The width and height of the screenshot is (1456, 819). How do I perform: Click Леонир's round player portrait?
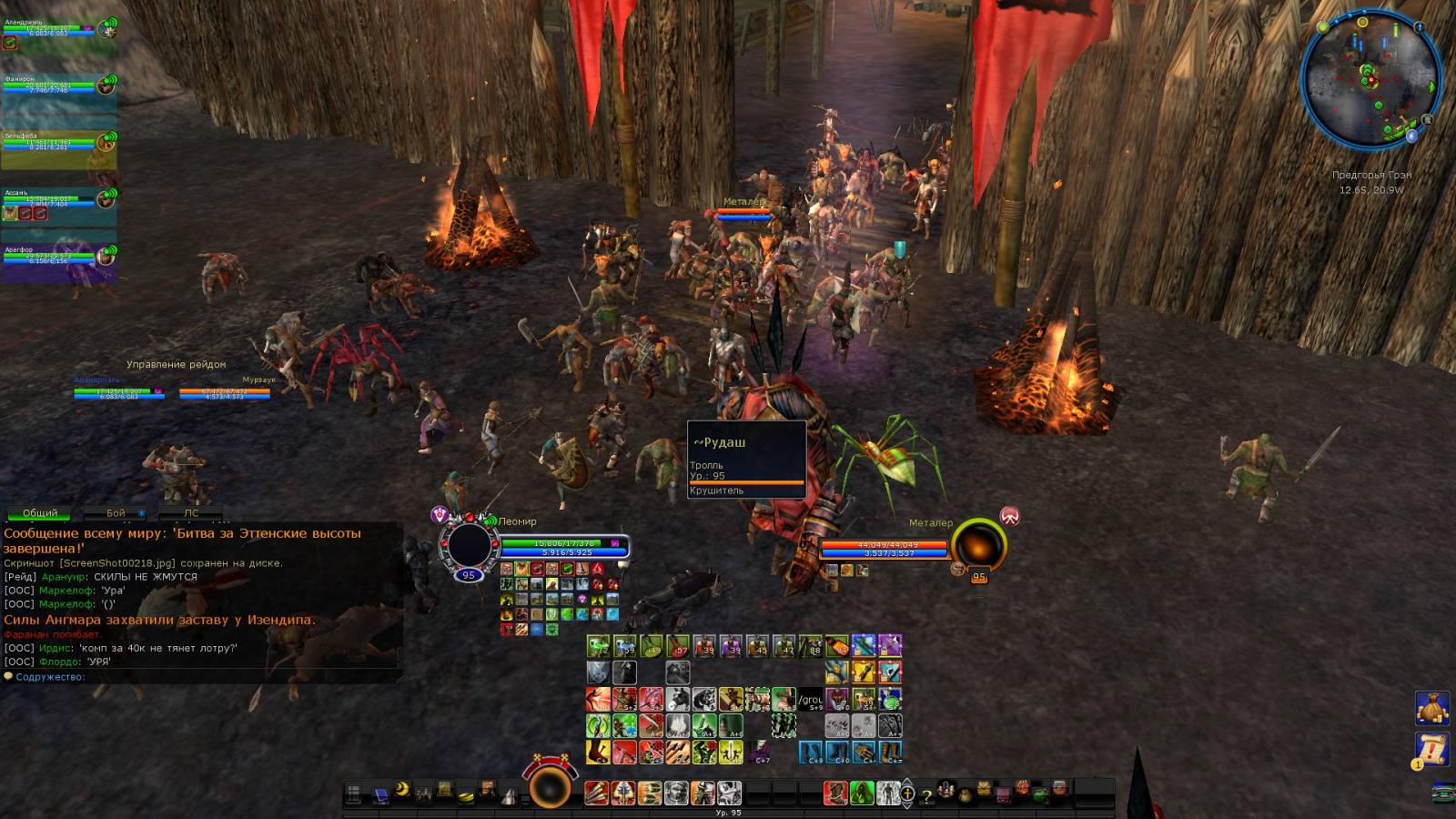click(469, 545)
